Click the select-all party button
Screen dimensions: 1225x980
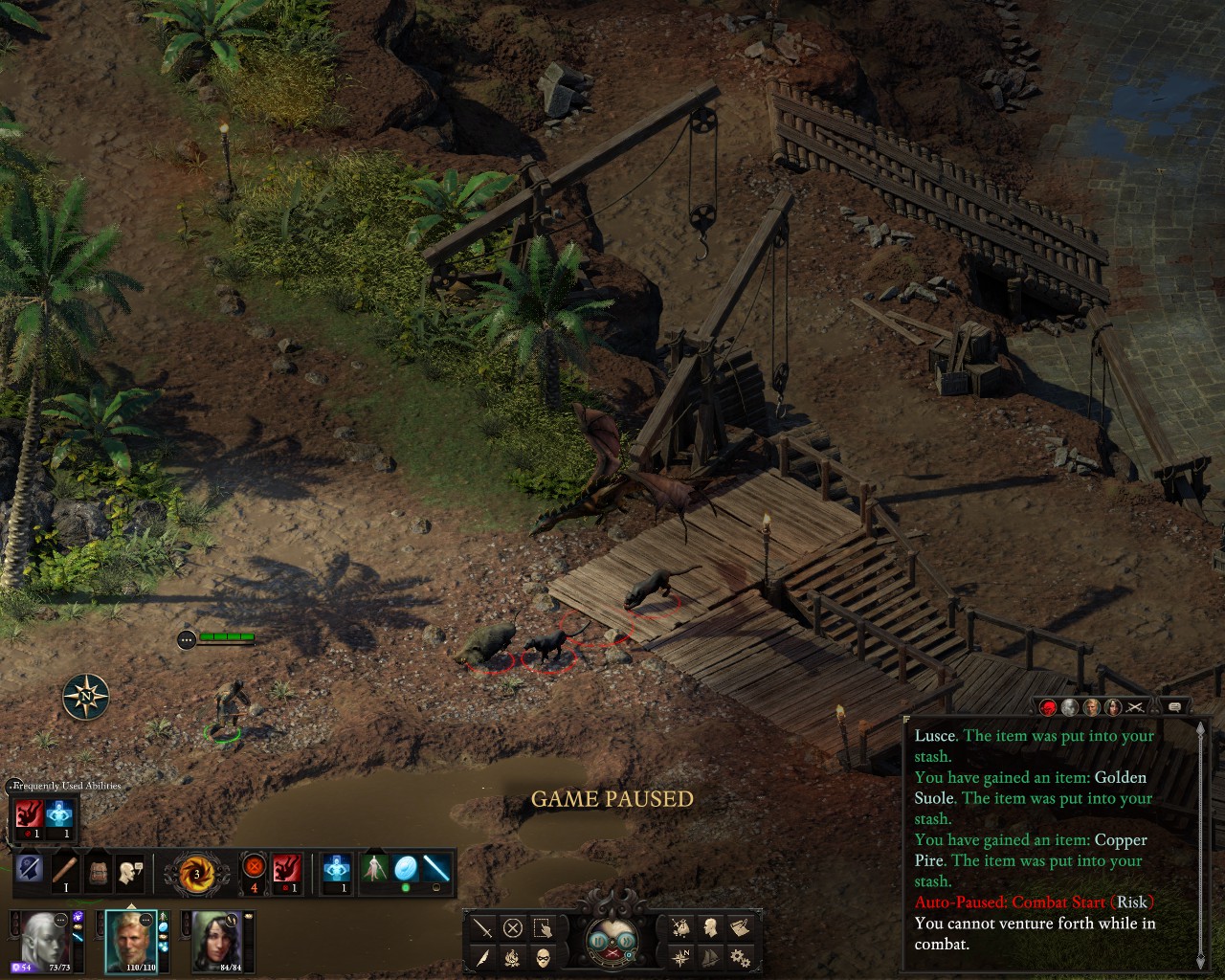click(543, 927)
